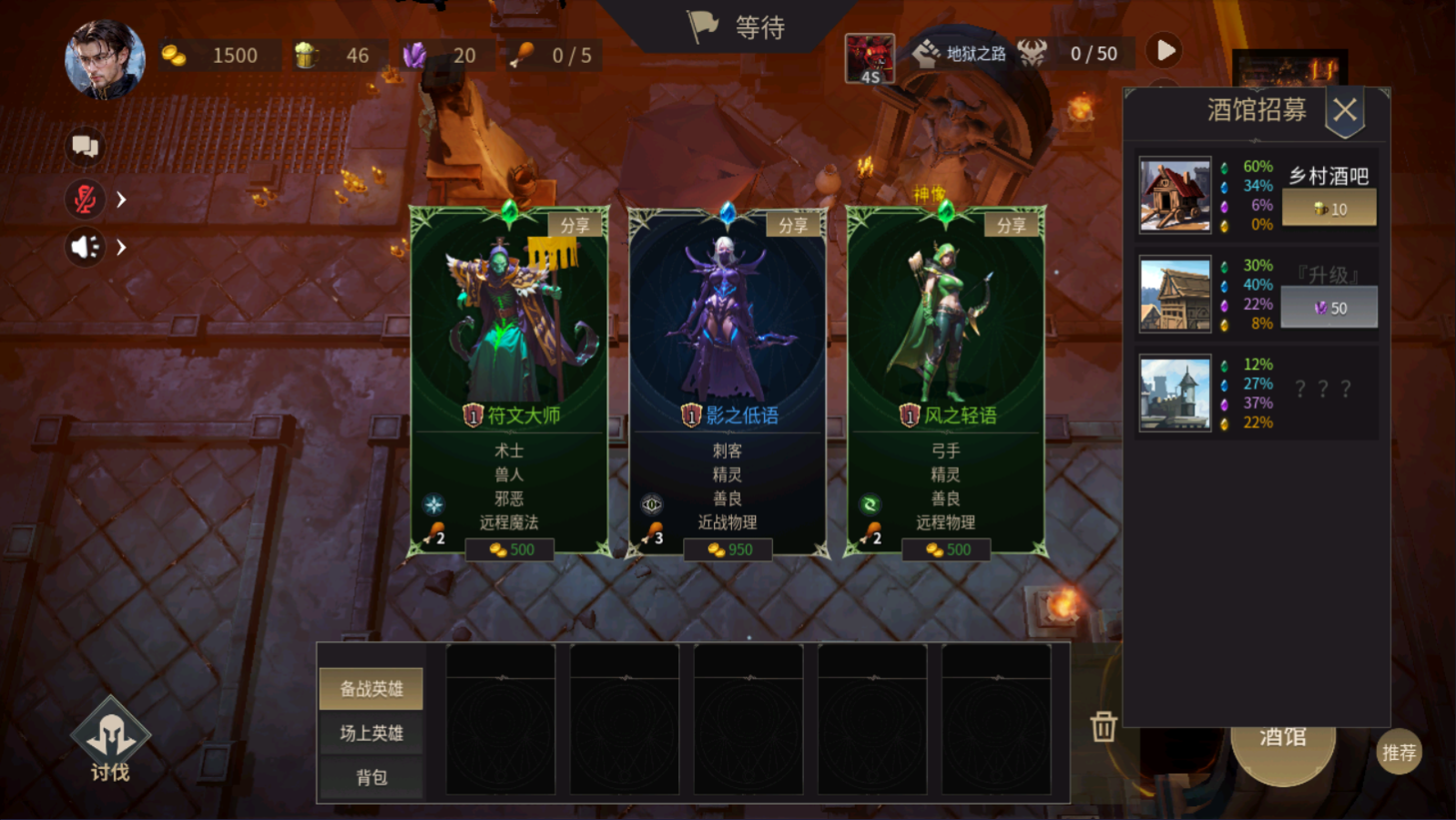
Task: Unmute the crossed-out microphone
Action: [85, 199]
